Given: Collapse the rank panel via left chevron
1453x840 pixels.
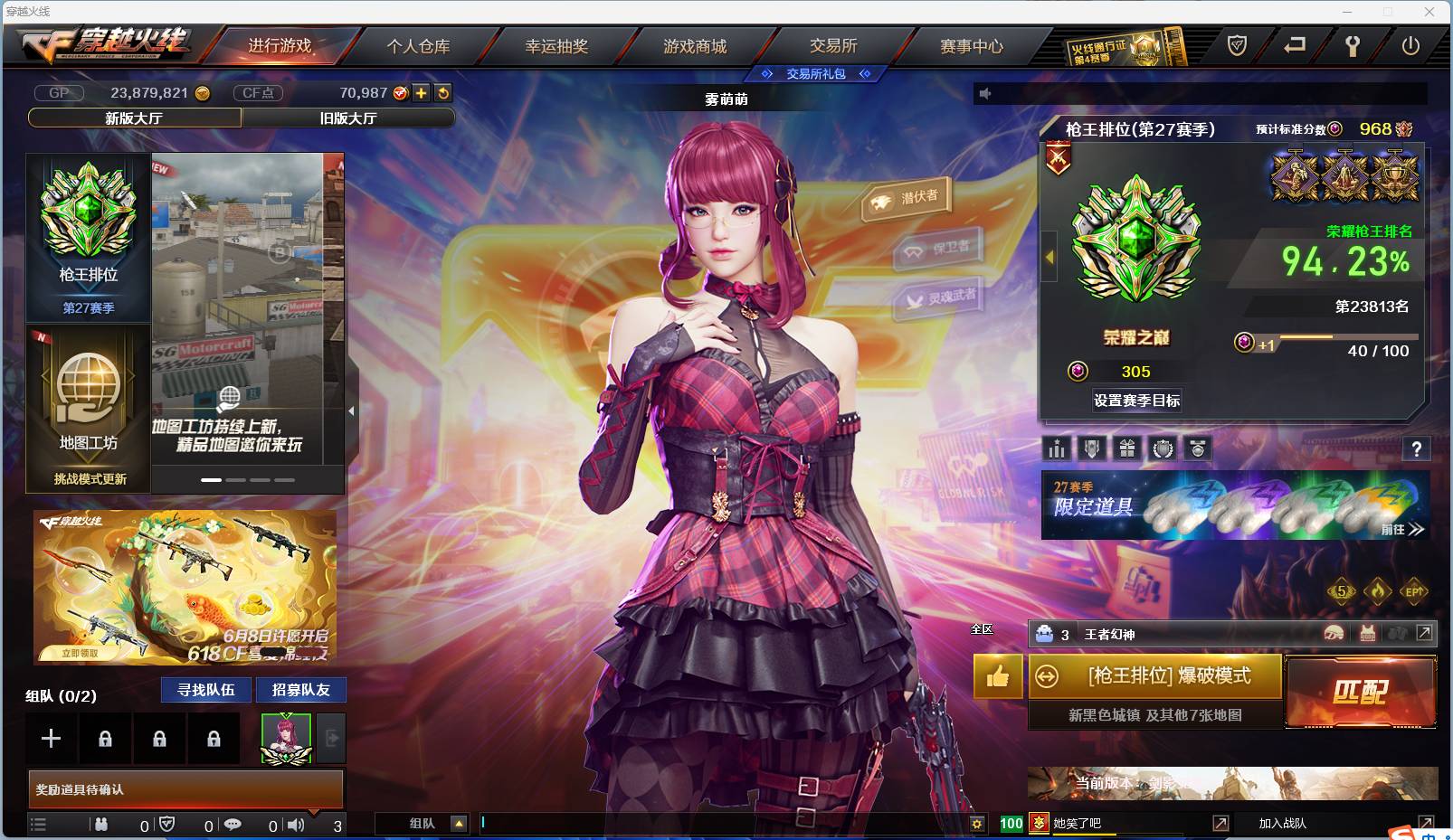Looking at the screenshot, I should 1048,257.
